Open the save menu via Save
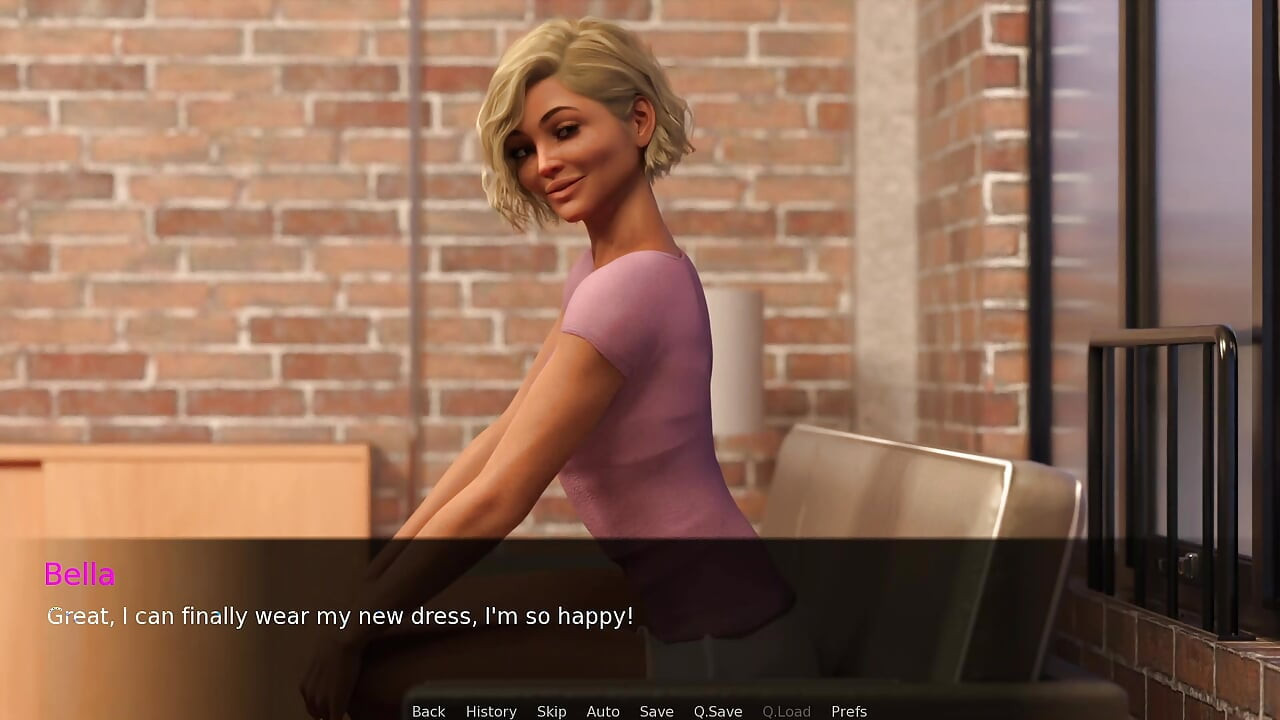 tap(656, 711)
